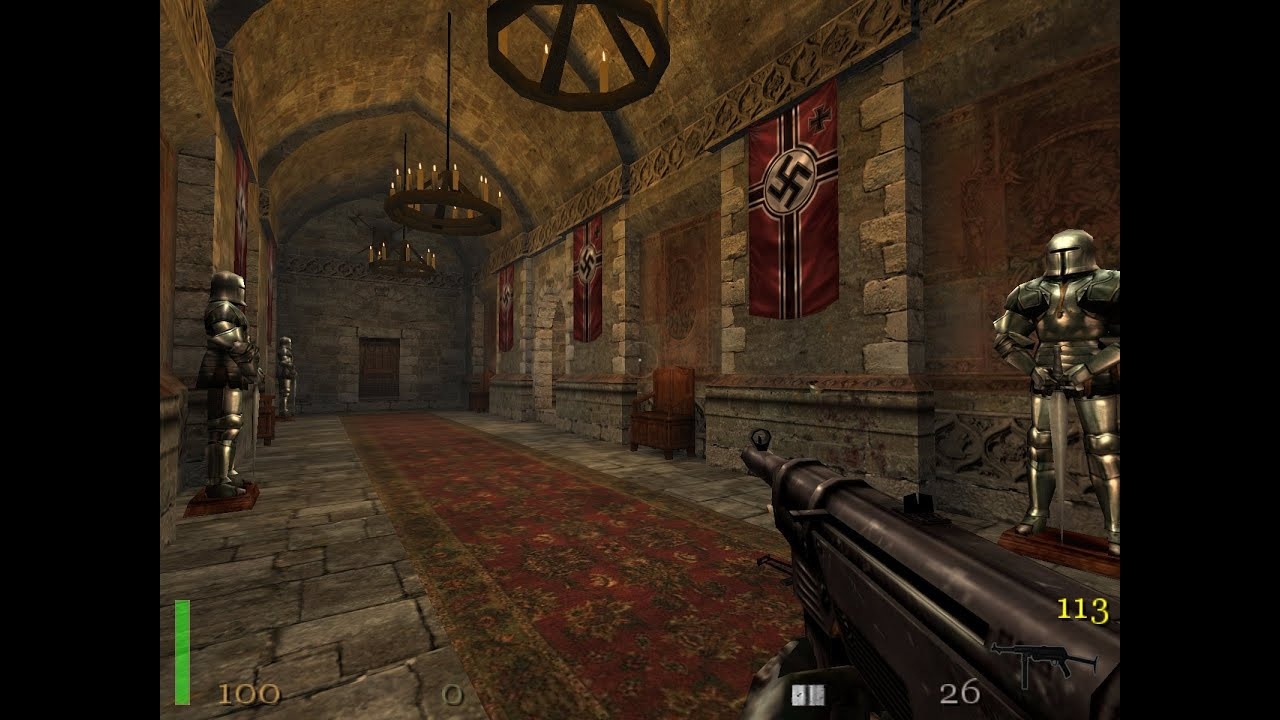
Task: Click the small white item icon beside ammo
Action: (x=801, y=695)
